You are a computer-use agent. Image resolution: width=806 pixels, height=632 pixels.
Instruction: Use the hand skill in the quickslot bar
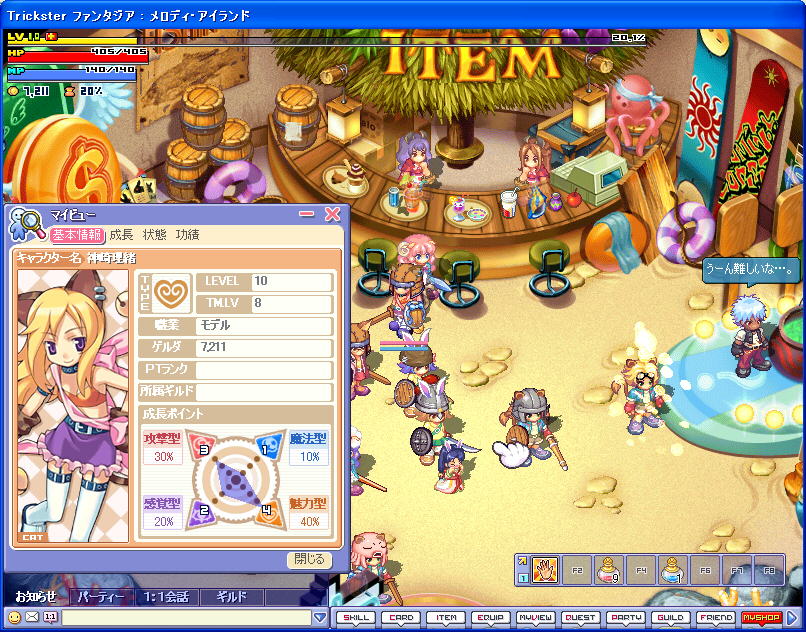544,569
